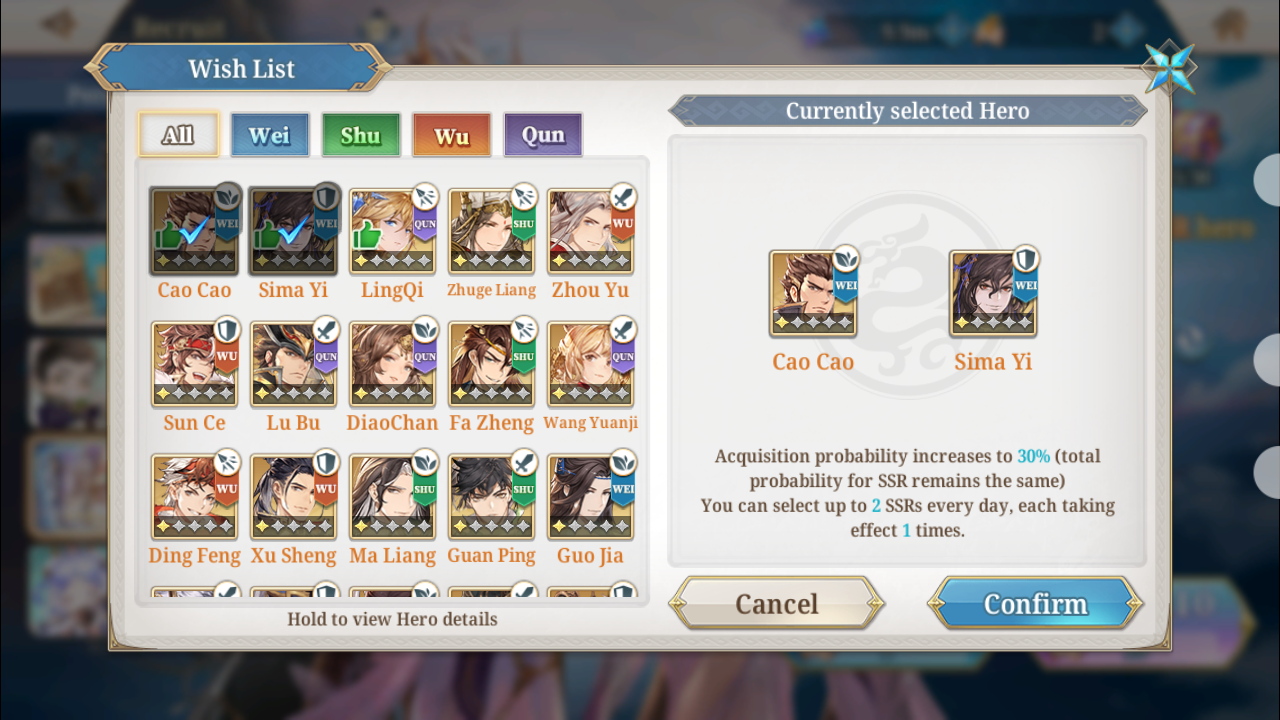Image resolution: width=1280 pixels, height=720 pixels.
Task: Select the All heroes tab
Action: coord(178,135)
